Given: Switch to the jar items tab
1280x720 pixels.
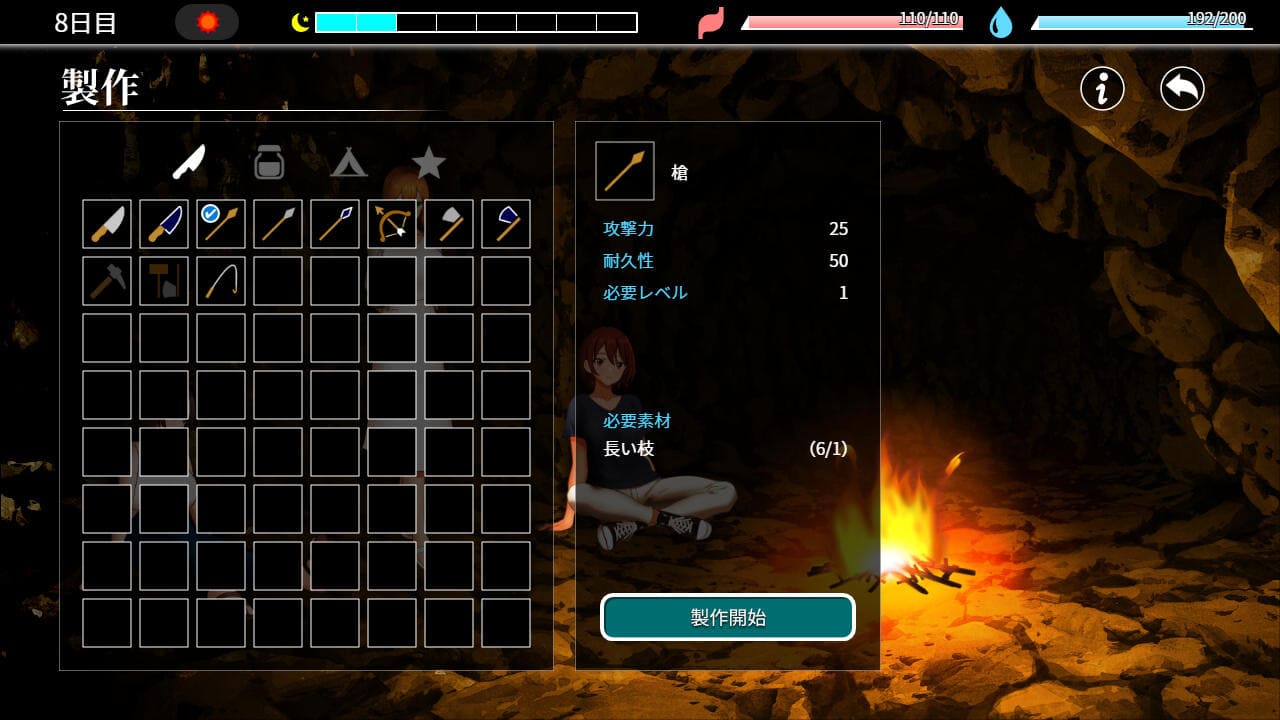Looking at the screenshot, I should tap(269, 162).
